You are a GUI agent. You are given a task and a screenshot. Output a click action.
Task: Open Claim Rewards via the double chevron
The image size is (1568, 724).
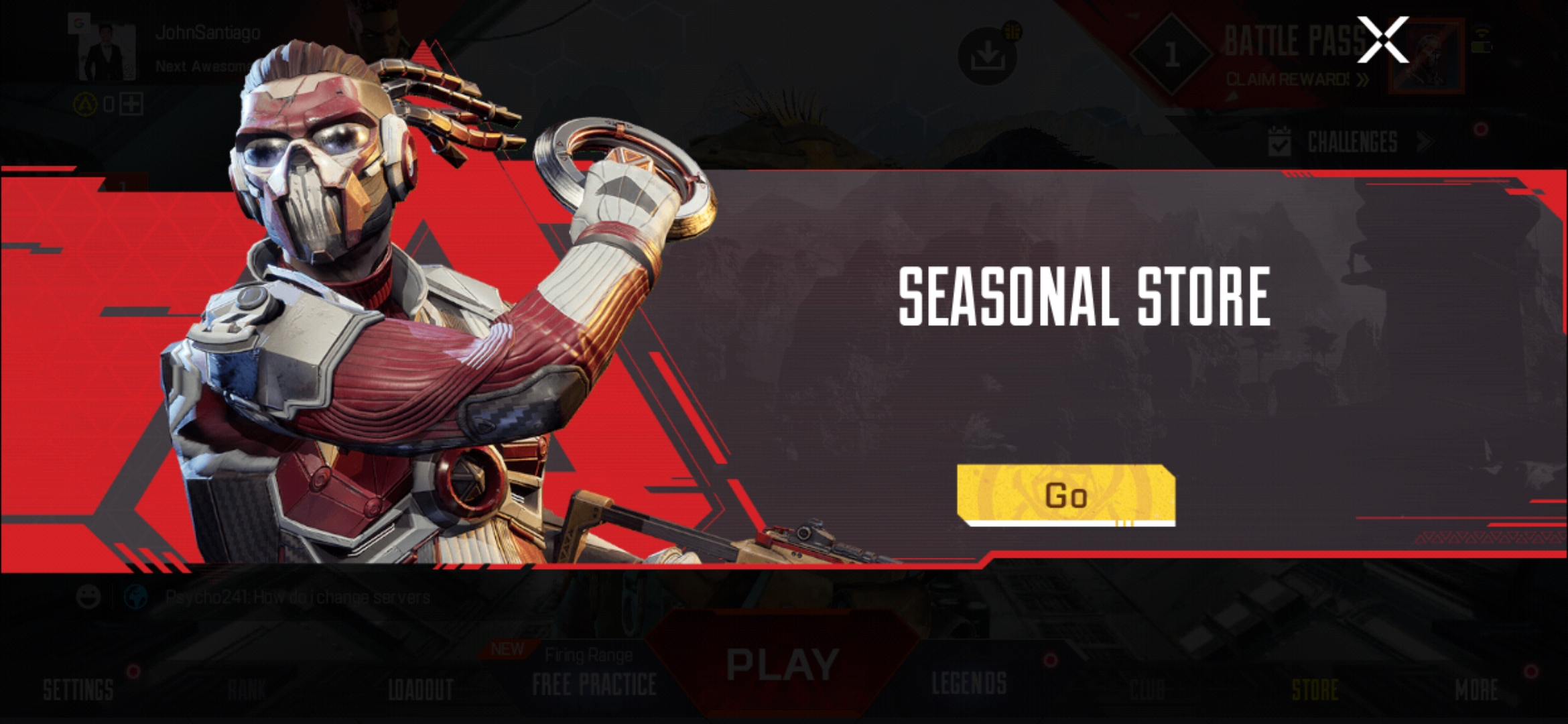[1365, 78]
